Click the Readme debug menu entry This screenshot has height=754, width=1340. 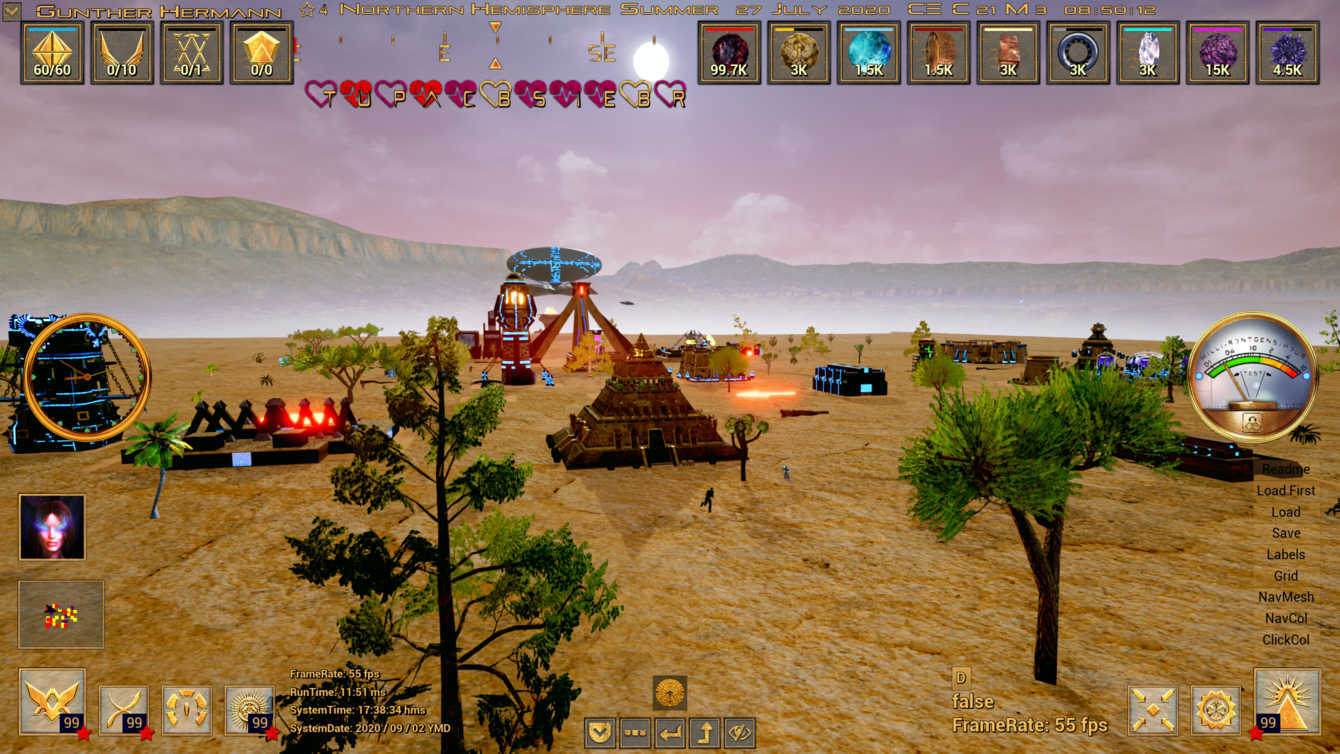pos(1285,469)
